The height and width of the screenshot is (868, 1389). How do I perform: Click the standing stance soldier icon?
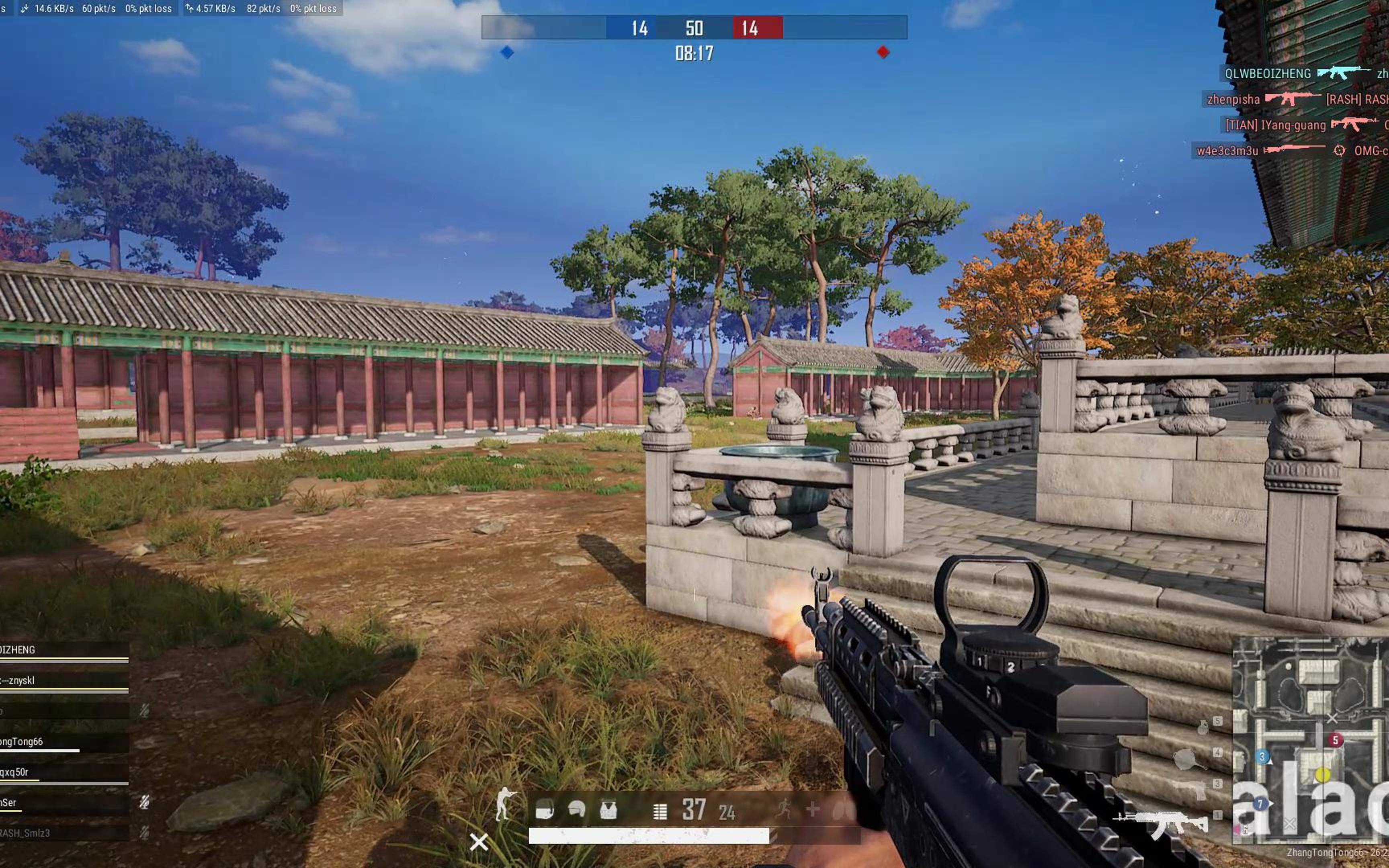coord(504,804)
